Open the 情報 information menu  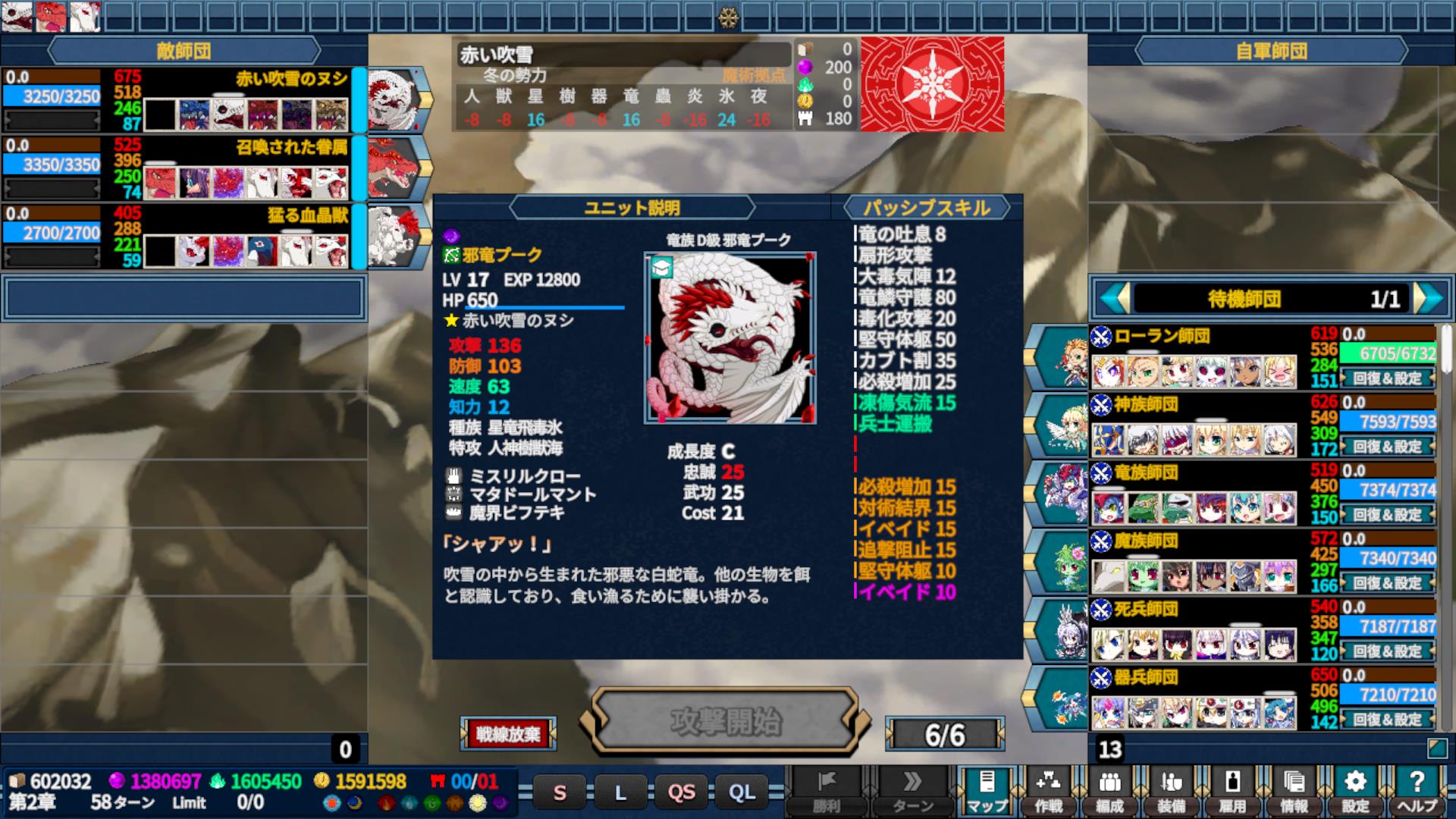click(x=1294, y=791)
